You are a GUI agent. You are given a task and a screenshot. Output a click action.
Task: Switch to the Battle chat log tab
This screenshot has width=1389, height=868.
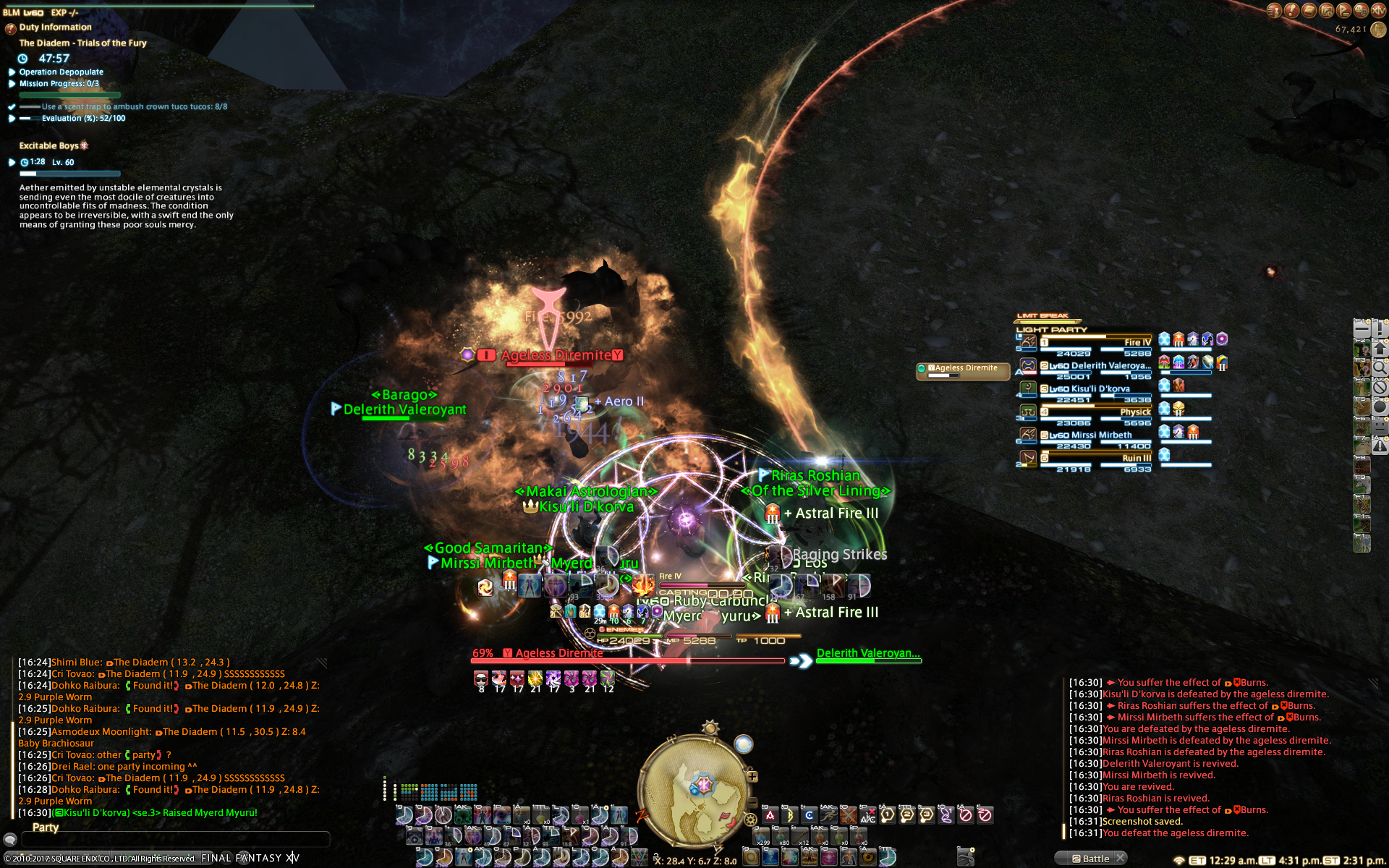[1095, 859]
